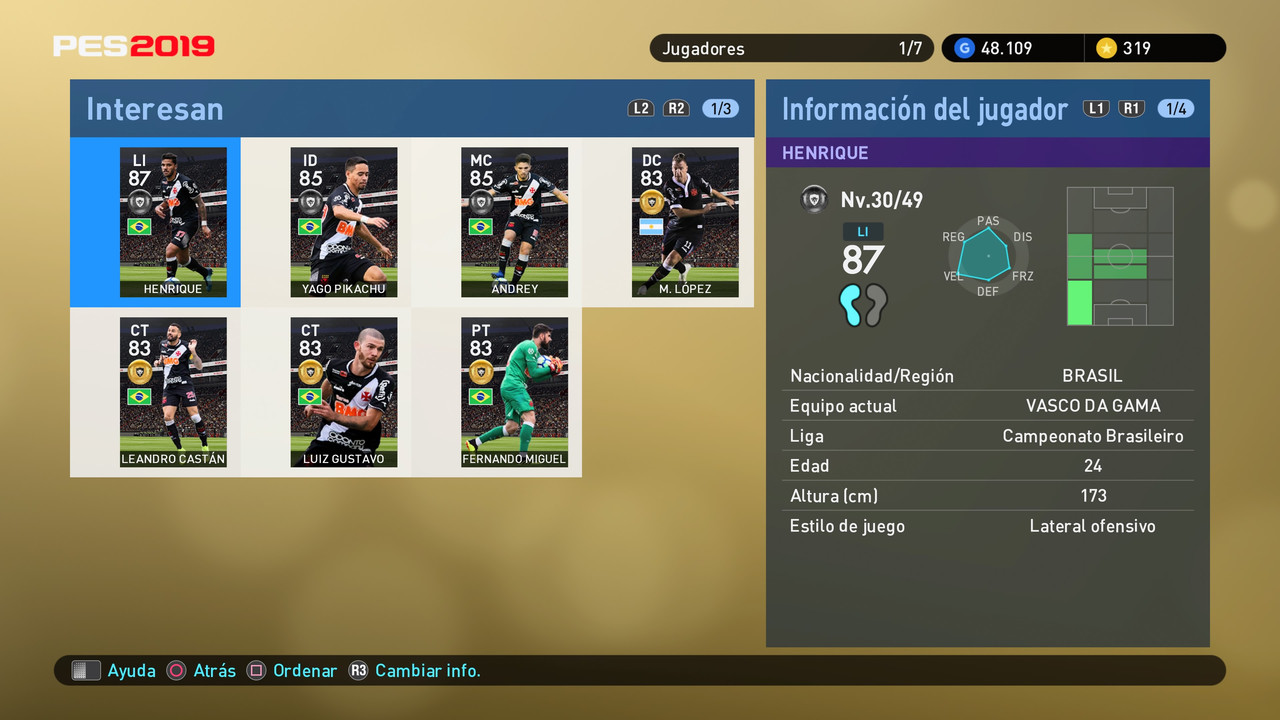1280x720 pixels.
Task: Click Ordenar to sort the player list
Action: pyautogui.click(x=305, y=670)
